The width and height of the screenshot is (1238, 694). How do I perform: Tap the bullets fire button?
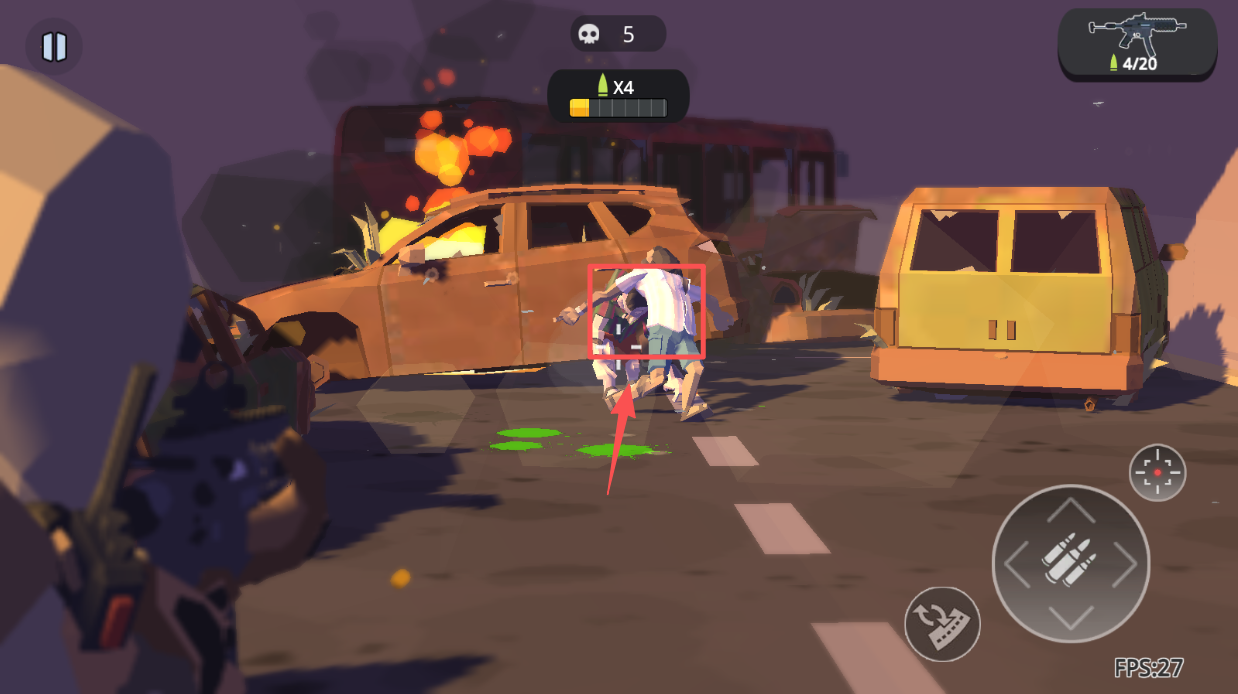click(1070, 563)
